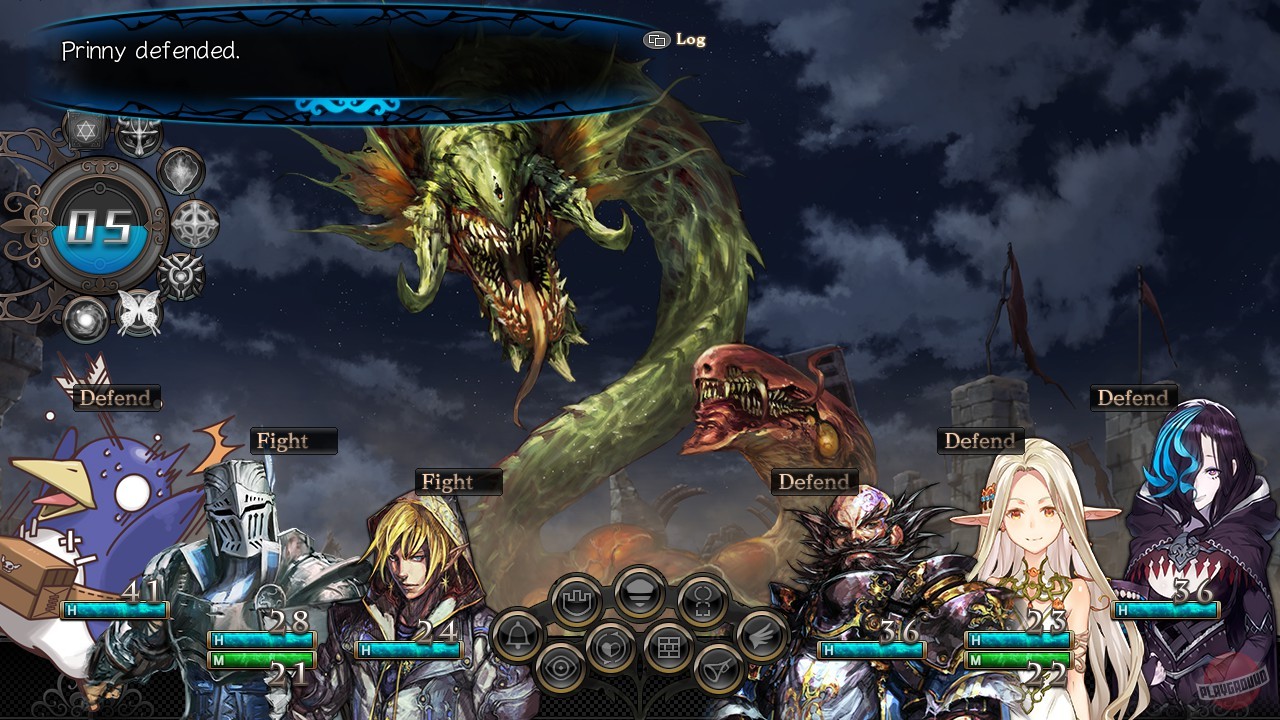The height and width of the screenshot is (720, 1280).
Task: Open the heart-with-arrow recovery icon
Action: [610, 648]
